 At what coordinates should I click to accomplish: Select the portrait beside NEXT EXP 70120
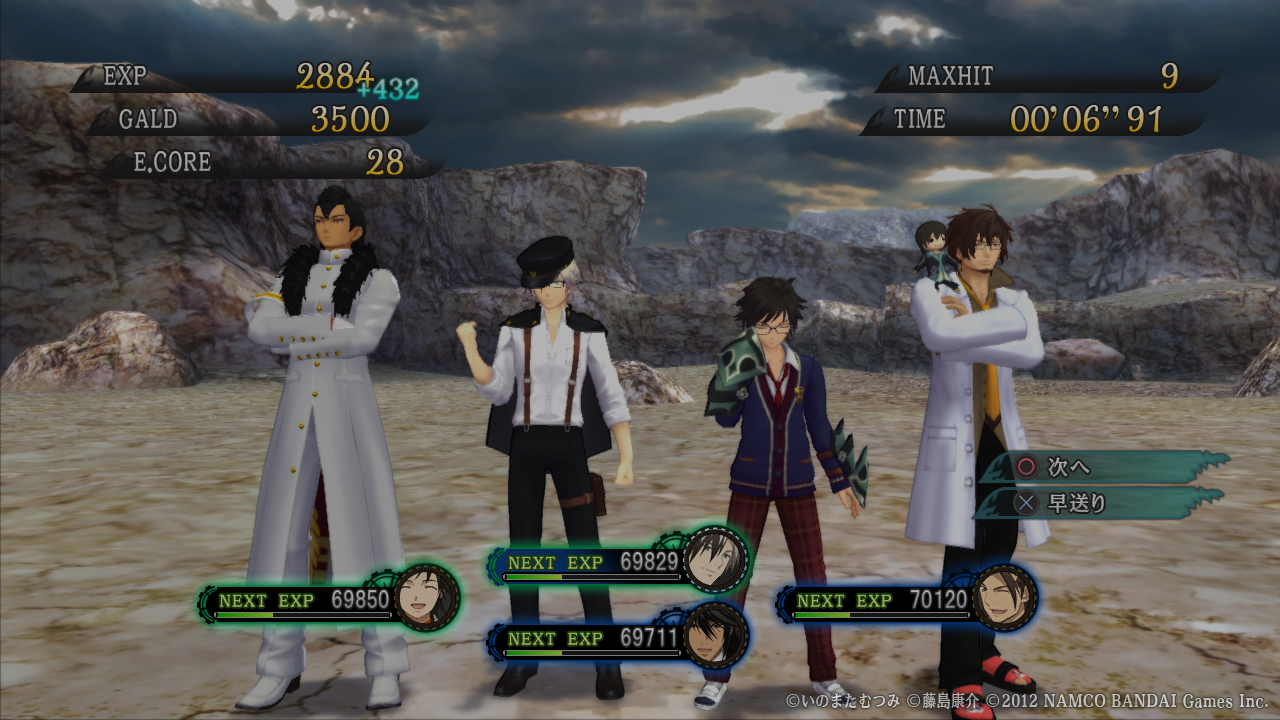(1004, 597)
